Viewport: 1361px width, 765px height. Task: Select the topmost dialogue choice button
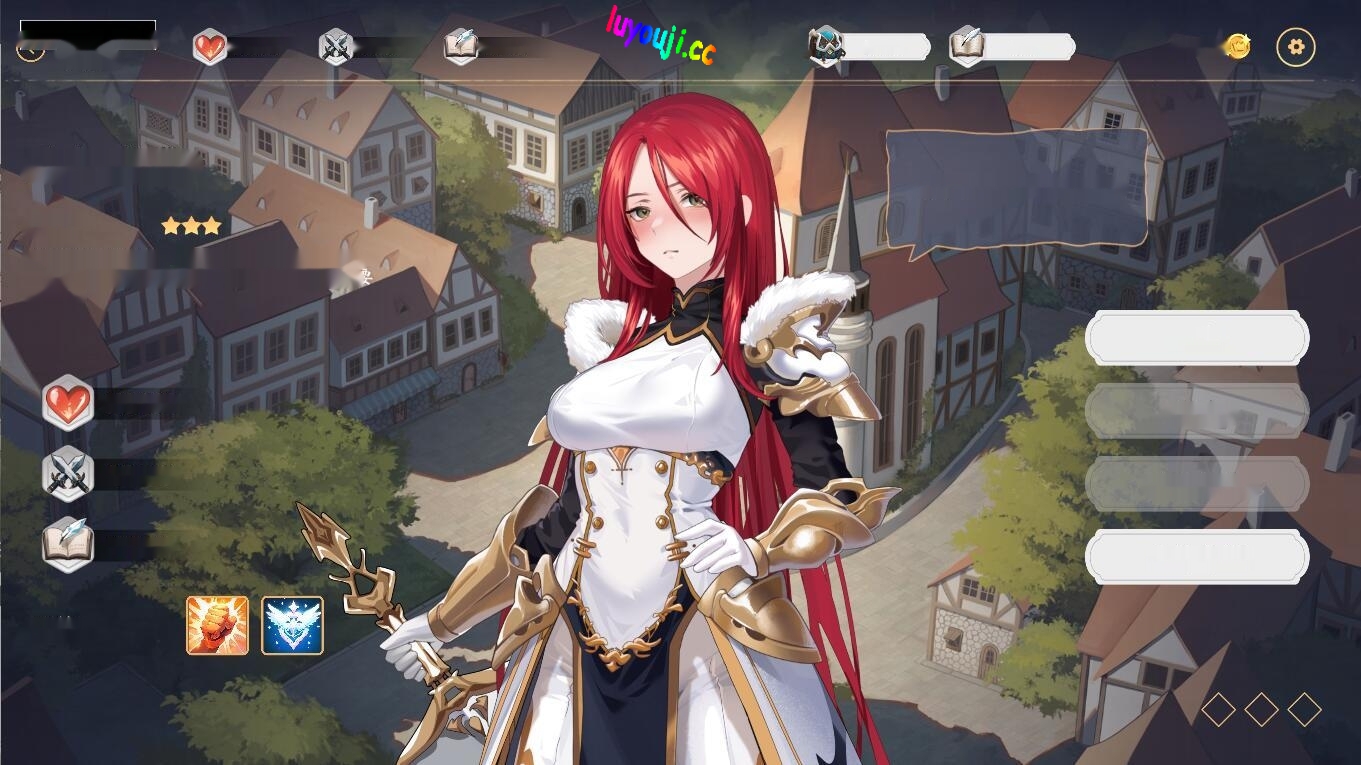1197,337
